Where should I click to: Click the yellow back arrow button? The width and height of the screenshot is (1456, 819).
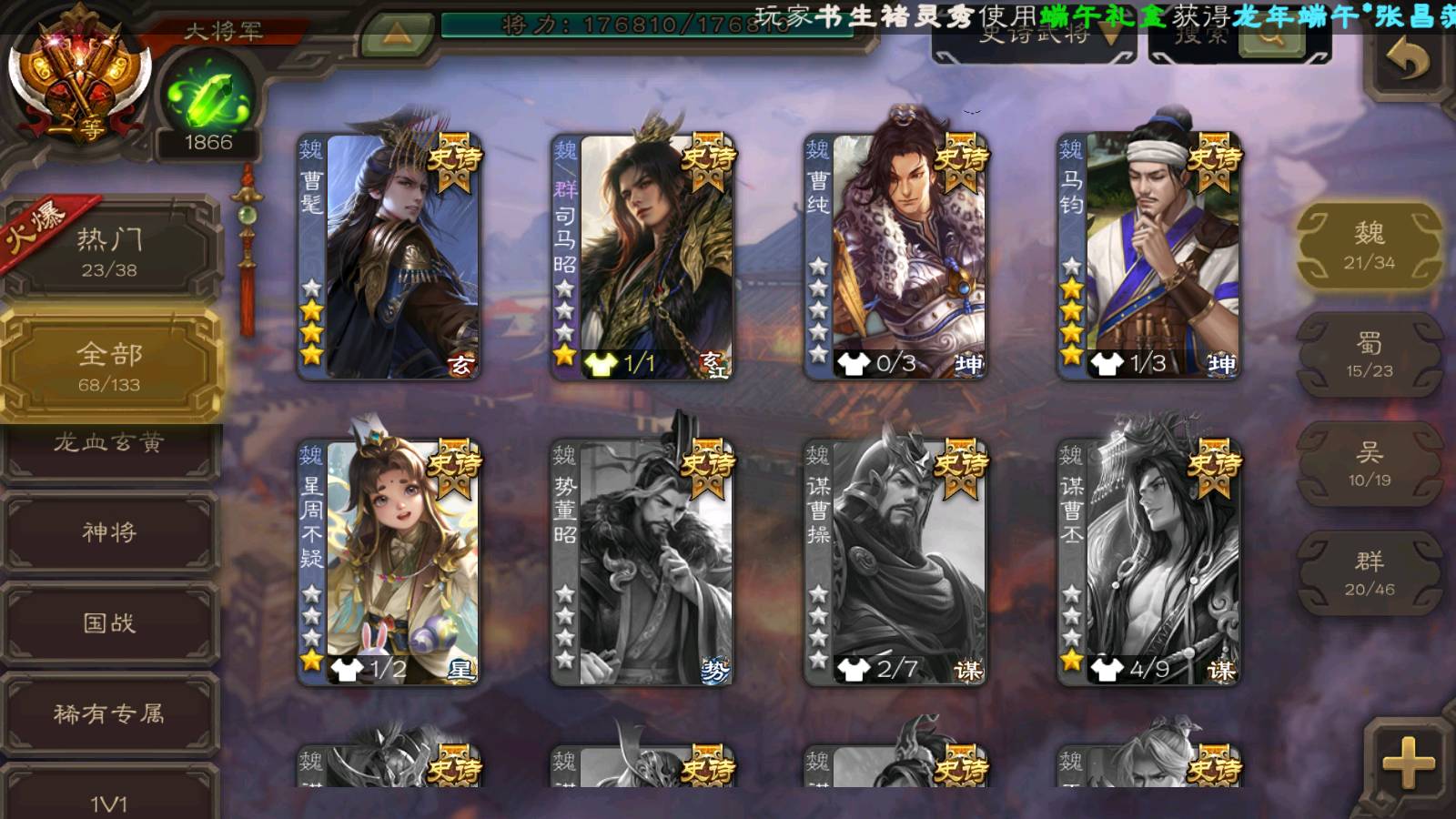pos(1408,62)
